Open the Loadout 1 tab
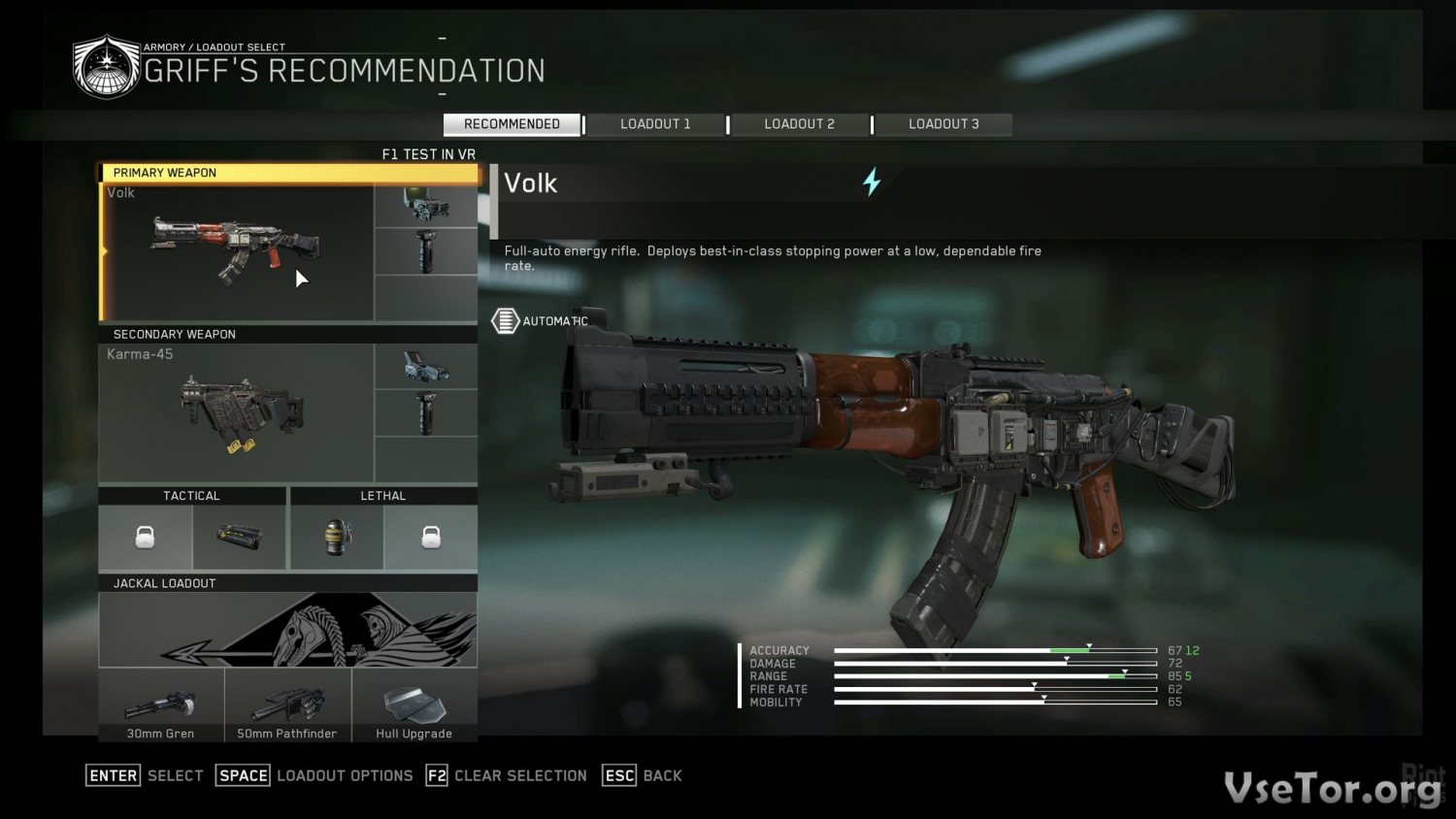Image resolution: width=1456 pixels, height=819 pixels. click(655, 124)
